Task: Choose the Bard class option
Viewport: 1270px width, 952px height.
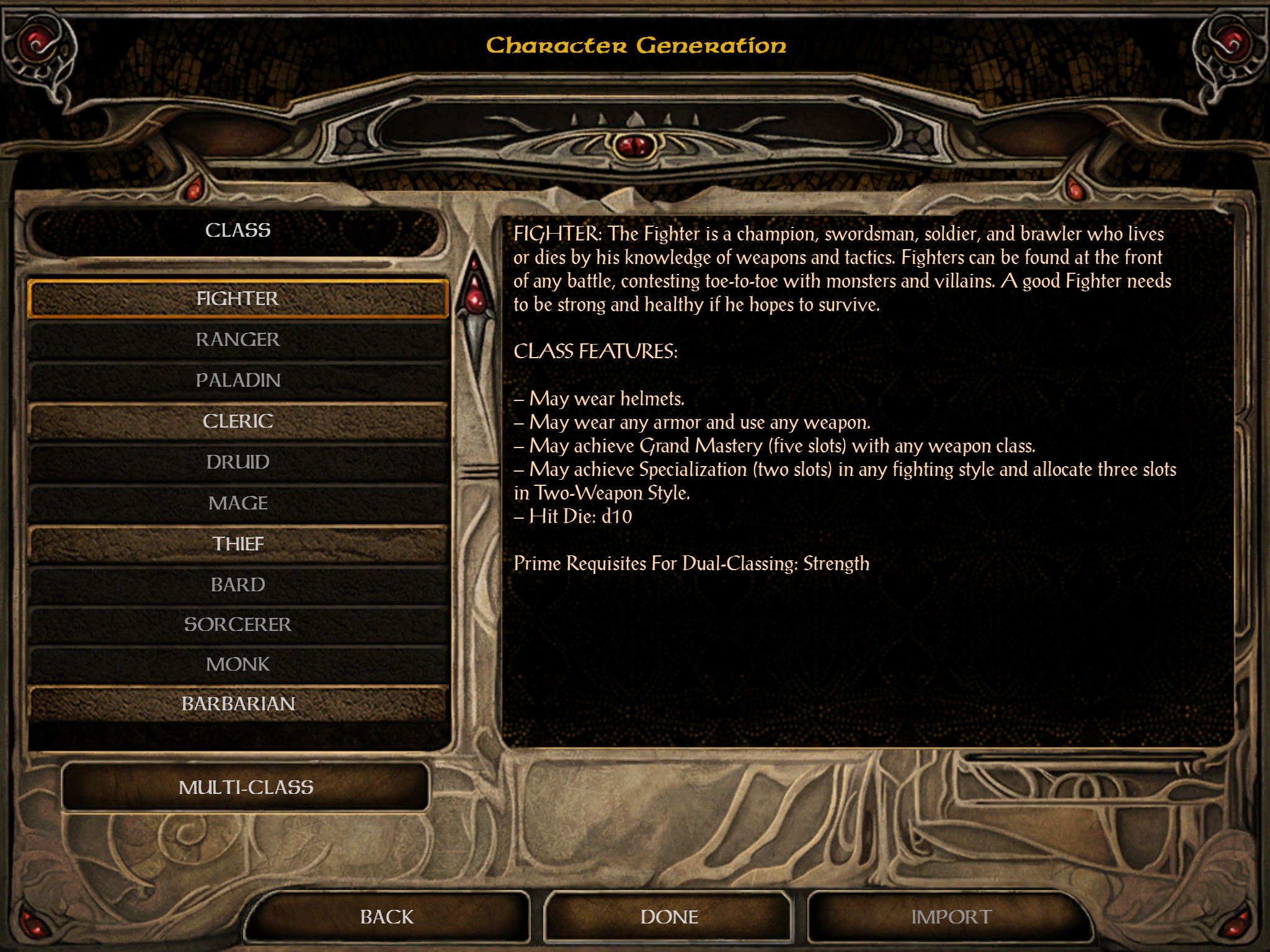Action: (x=238, y=584)
